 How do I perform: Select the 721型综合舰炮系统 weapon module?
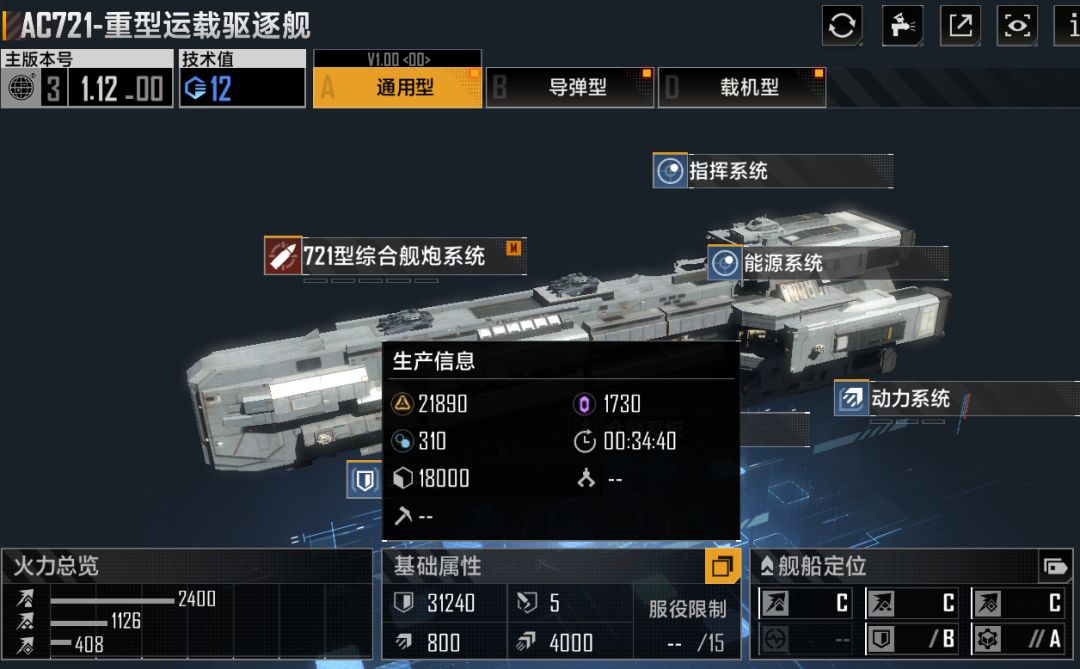point(394,256)
